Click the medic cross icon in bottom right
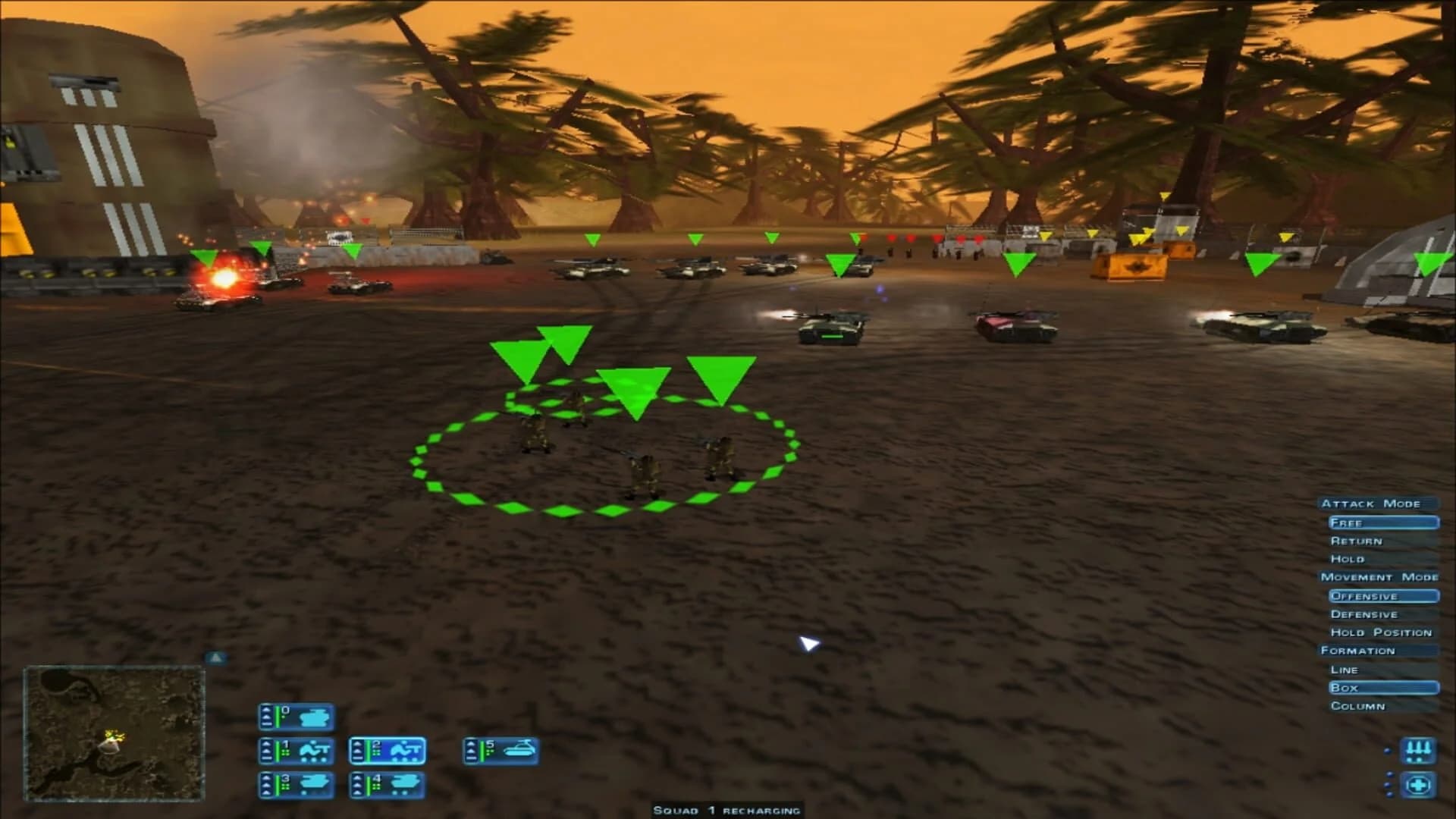Viewport: 1456px width, 819px height. coord(1420,784)
